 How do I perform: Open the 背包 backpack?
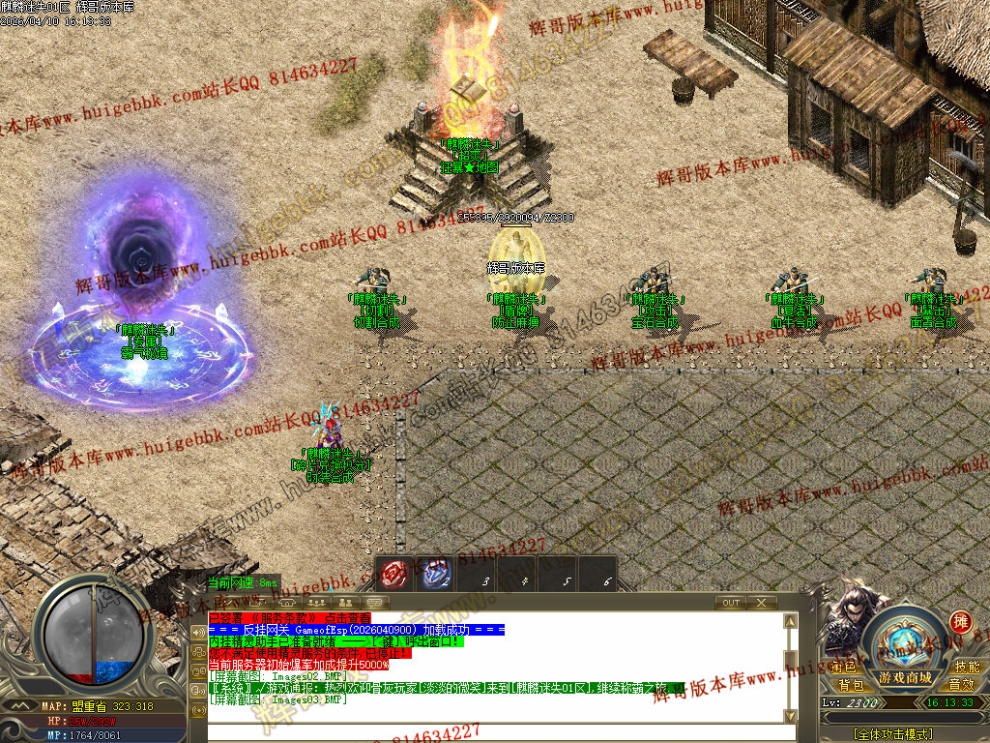pos(851,685)
